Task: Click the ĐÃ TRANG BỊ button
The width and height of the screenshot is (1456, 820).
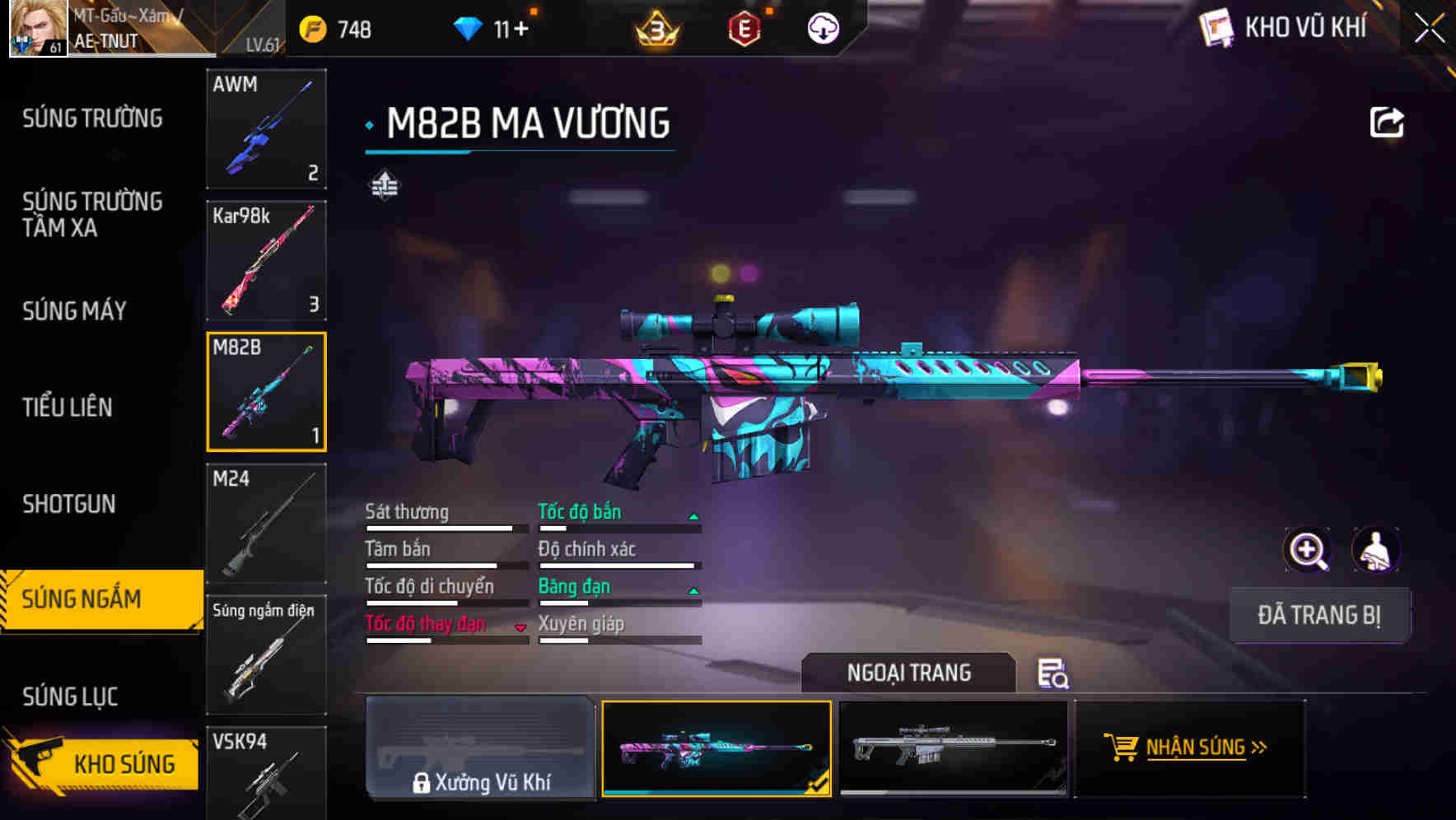Action: coord(1319,615)
